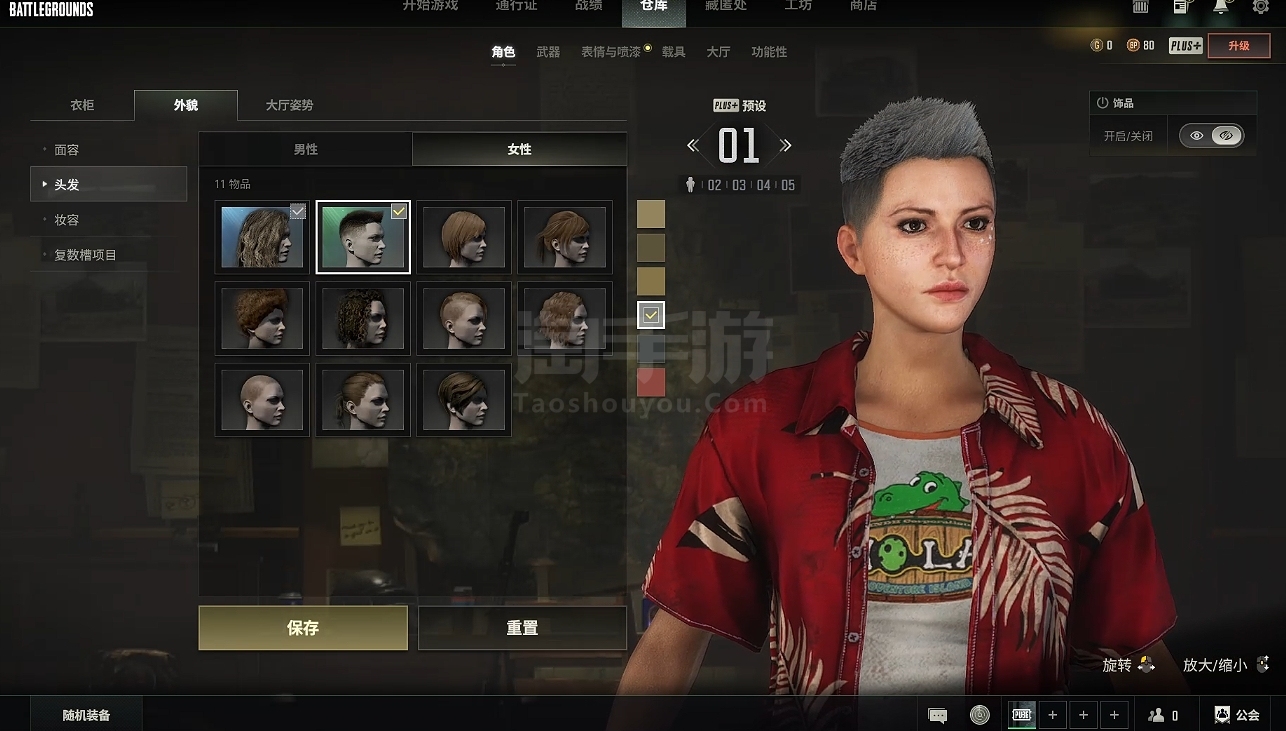1286x731 pixels.
Task: Go to next preset with right arrows
Action: click(786, 146)
